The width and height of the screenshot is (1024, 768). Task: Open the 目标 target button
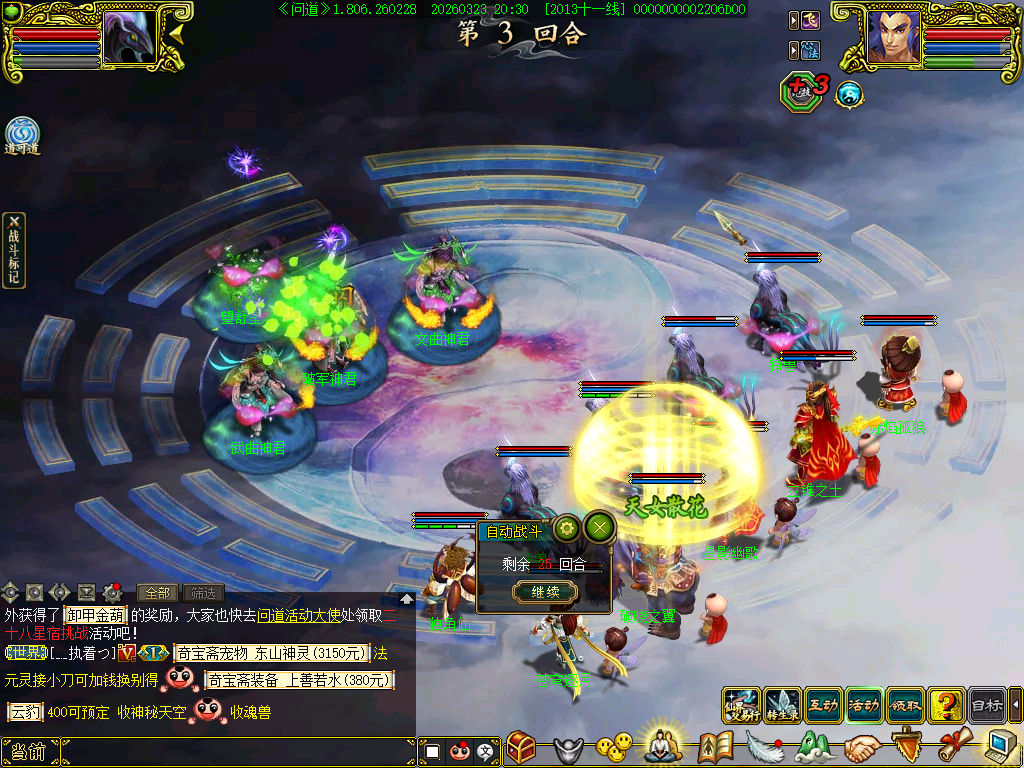pos(987,705)
